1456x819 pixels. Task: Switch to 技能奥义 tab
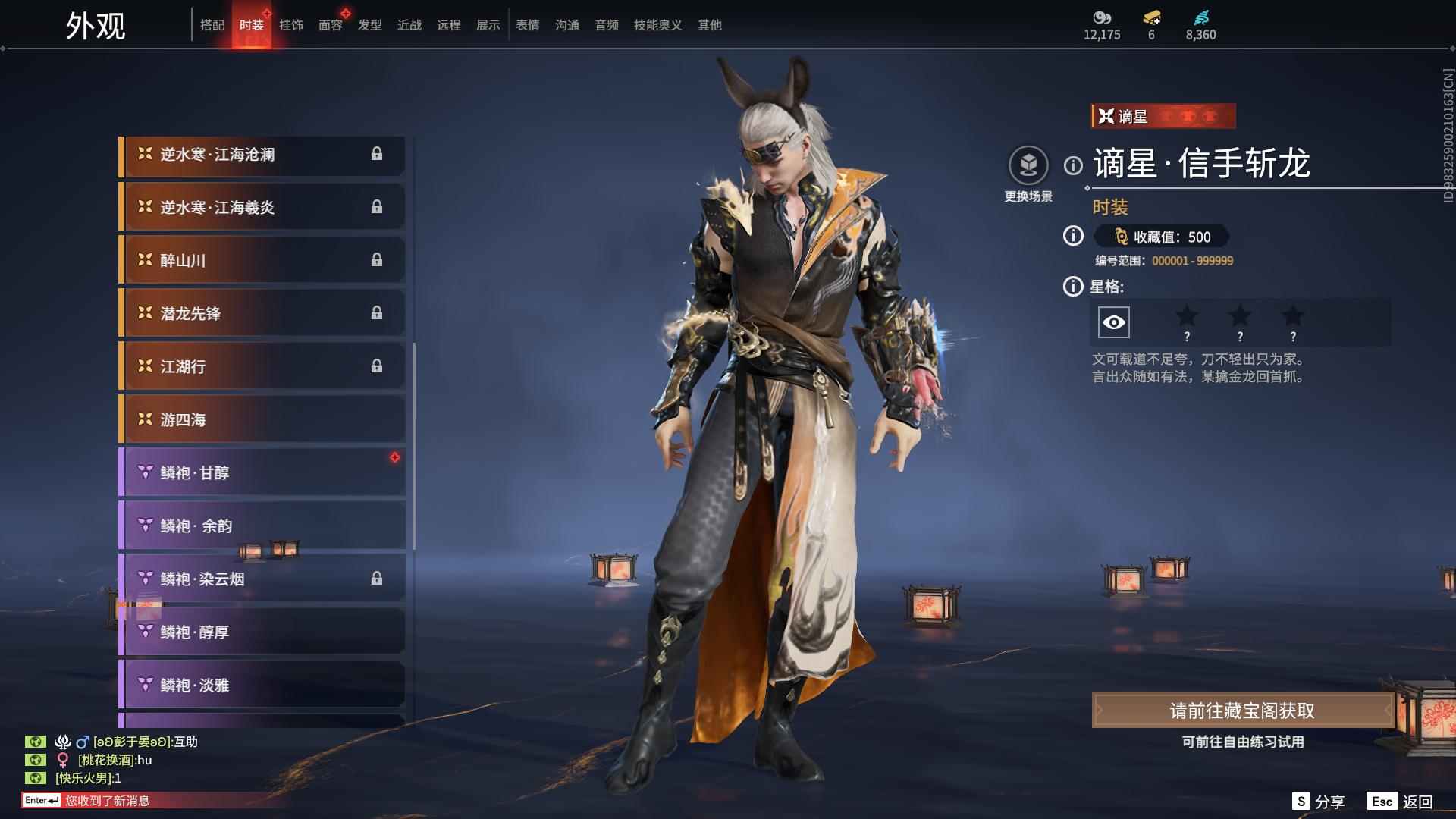tap(658, 25)
